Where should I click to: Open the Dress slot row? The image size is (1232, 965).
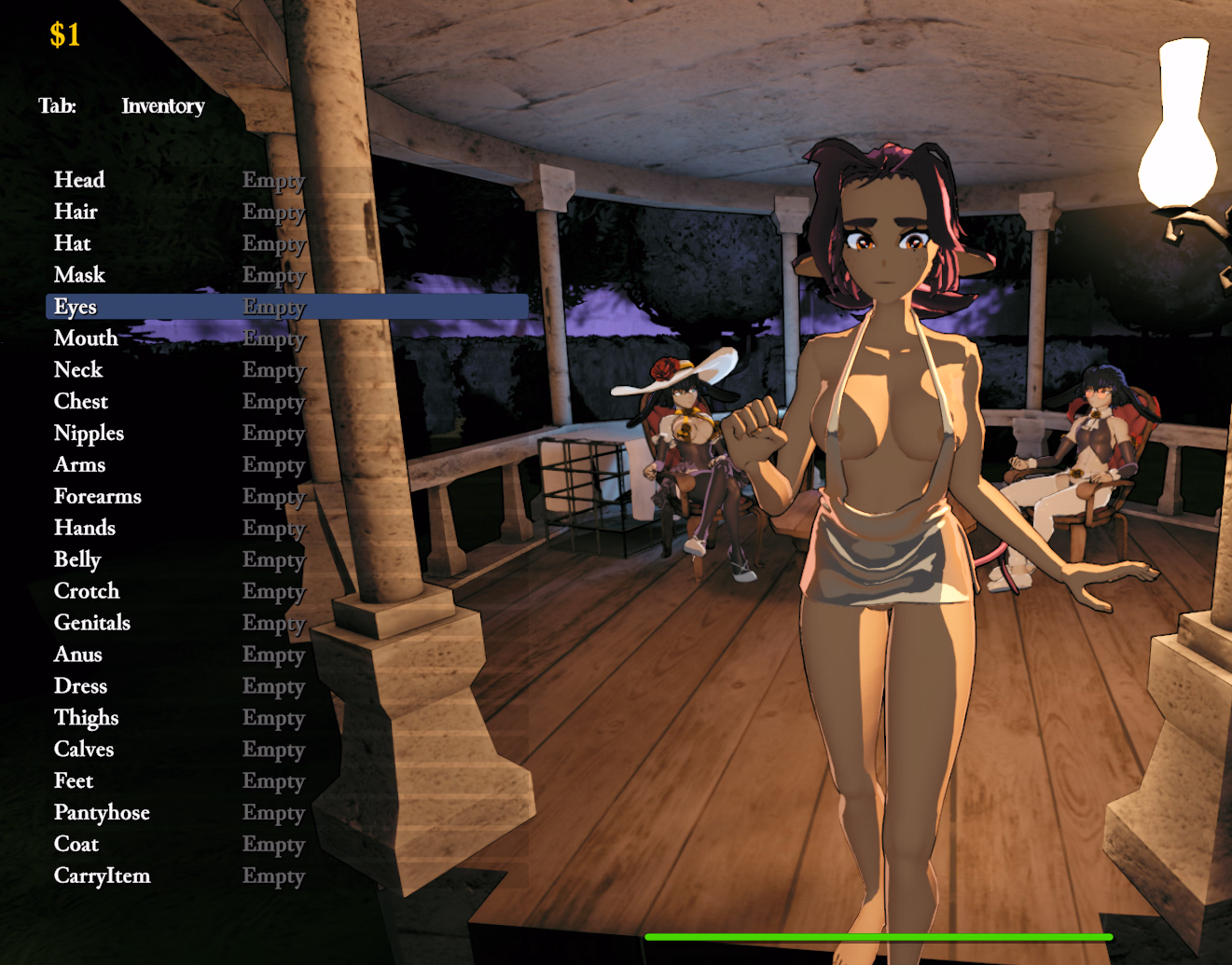(81, 686)
